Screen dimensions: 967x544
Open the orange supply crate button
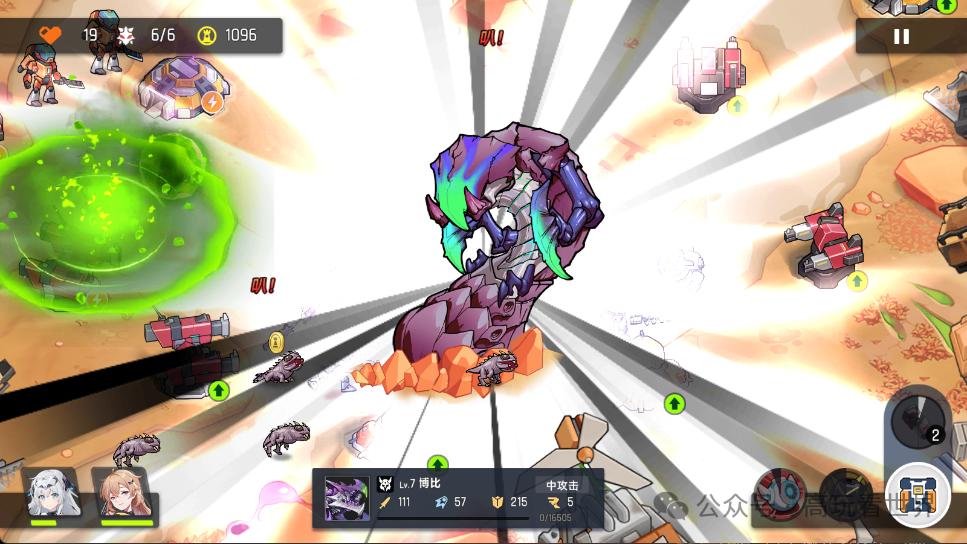click(x=916, y=496)
